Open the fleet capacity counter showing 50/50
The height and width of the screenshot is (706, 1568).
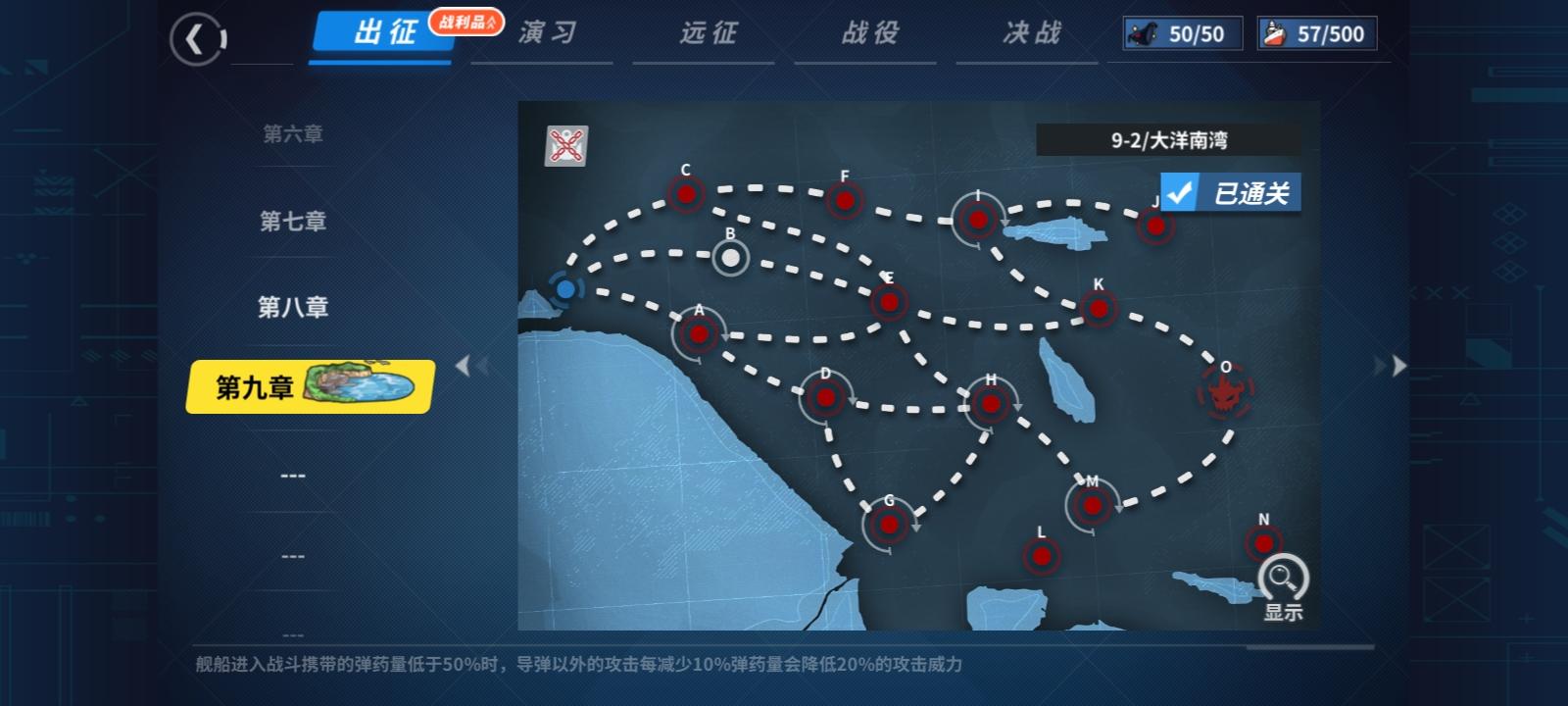[1181, 32]
